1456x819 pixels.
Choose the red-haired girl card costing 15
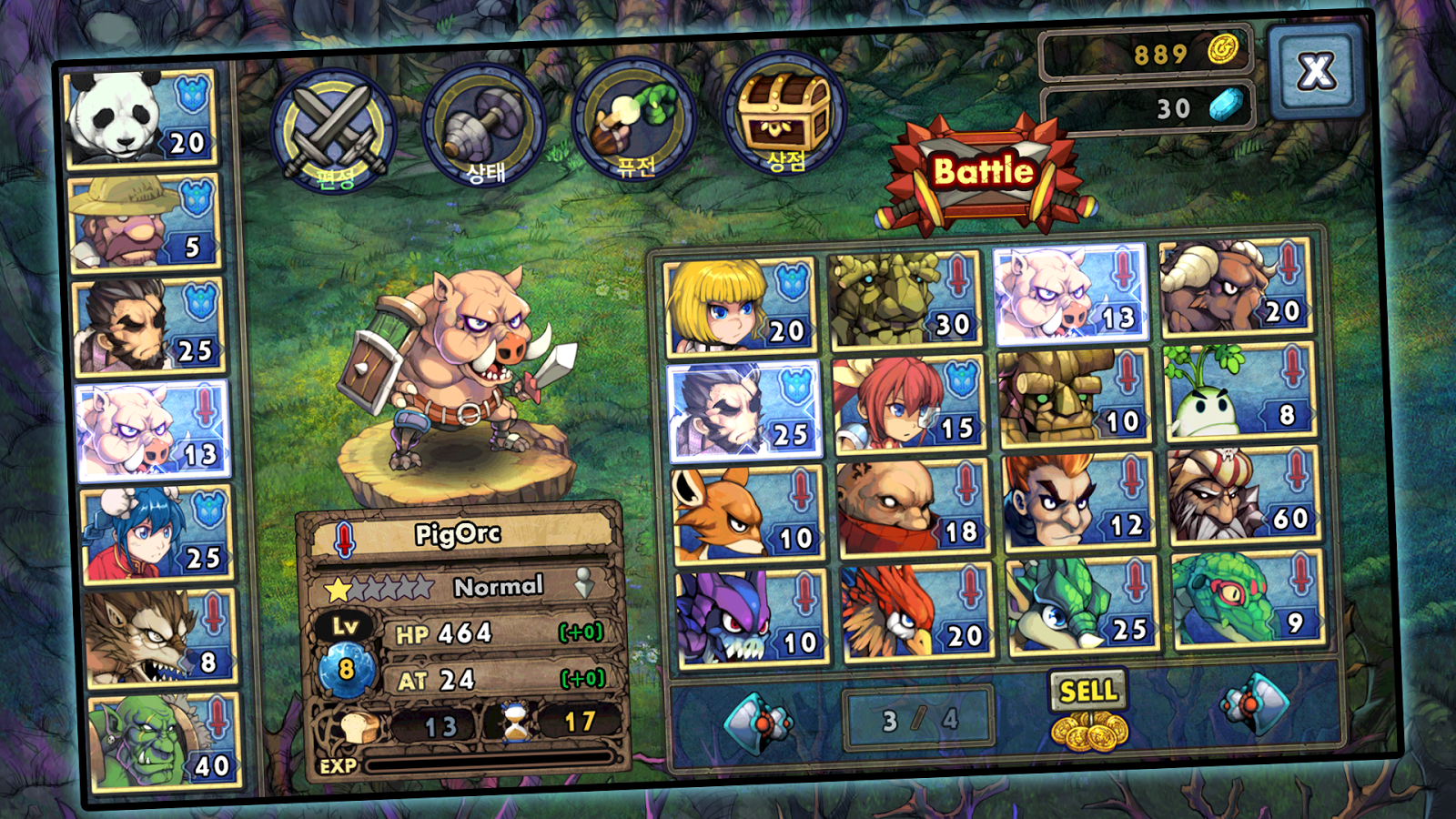(x=908, y=405)
